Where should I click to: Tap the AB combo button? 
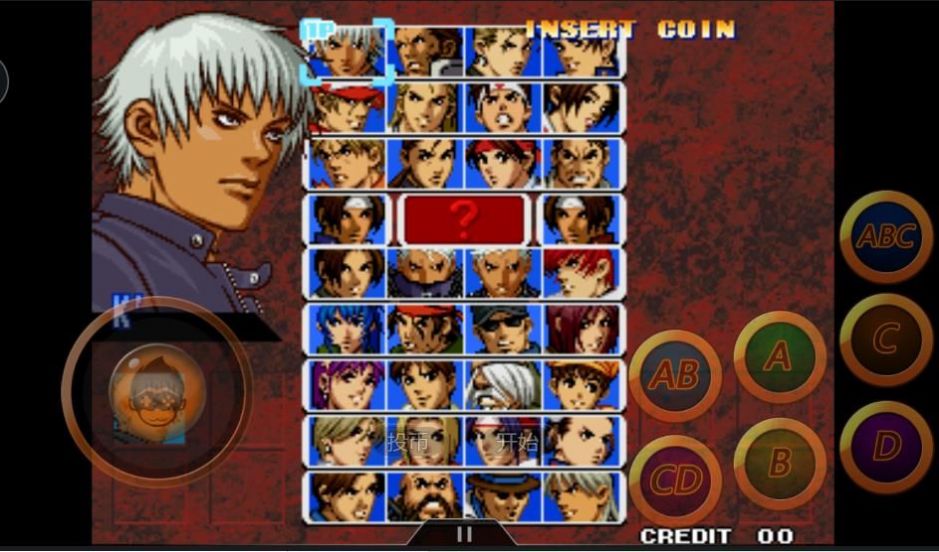(674, 375)
